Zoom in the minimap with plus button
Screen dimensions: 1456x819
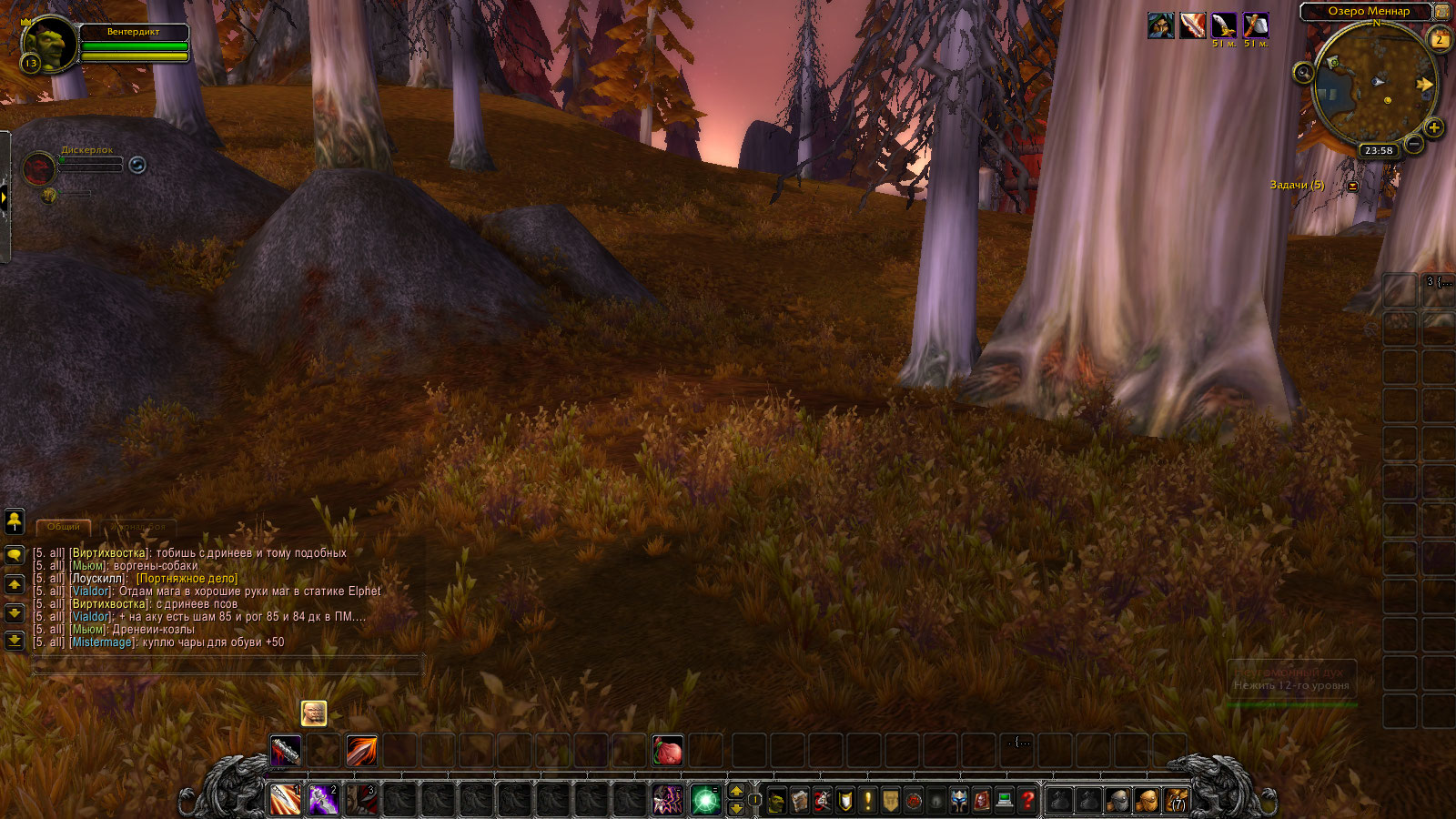(x=1434, y=127)
